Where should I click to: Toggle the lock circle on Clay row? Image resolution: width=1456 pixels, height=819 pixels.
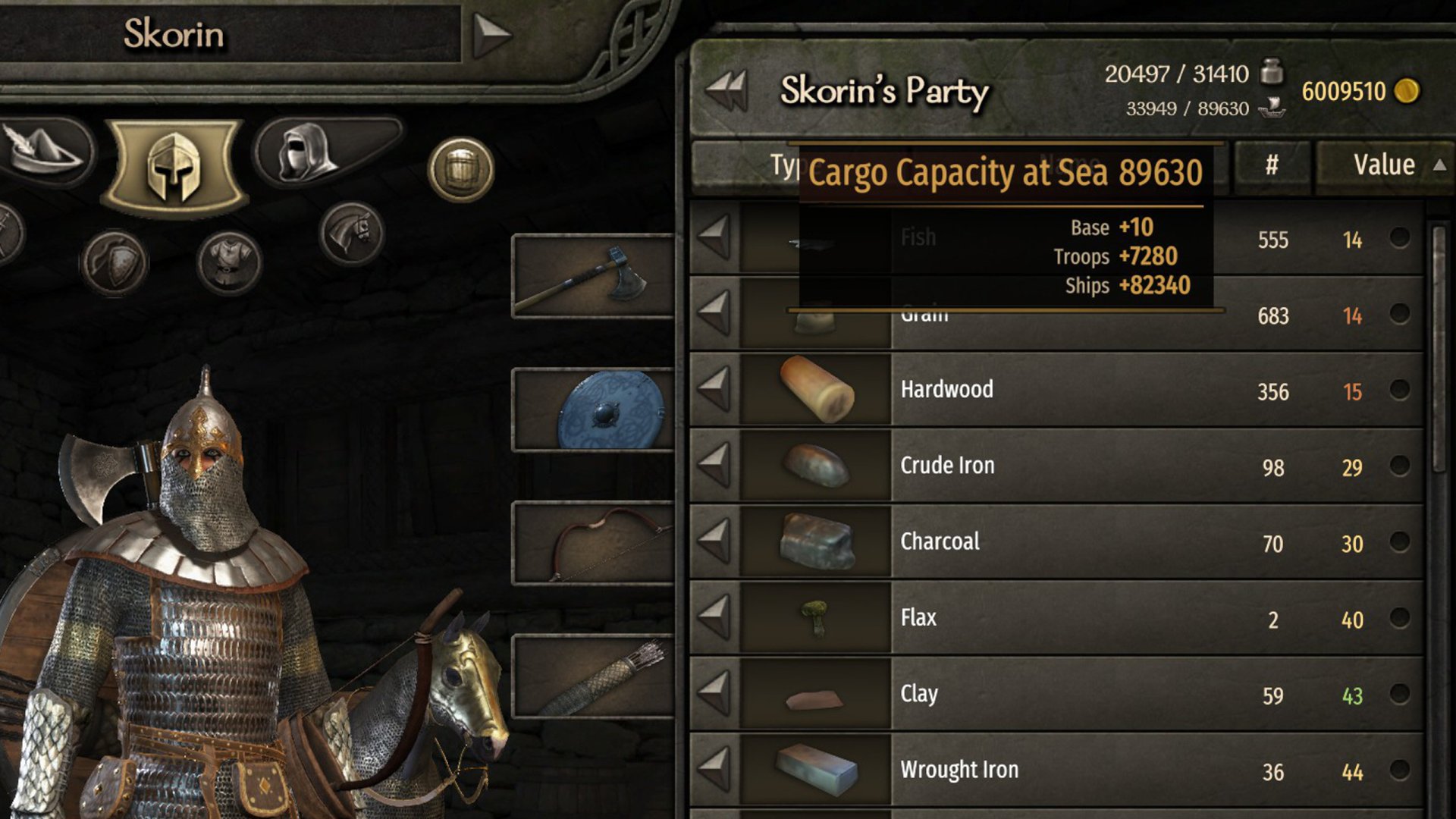click(x=1400, y=694)
